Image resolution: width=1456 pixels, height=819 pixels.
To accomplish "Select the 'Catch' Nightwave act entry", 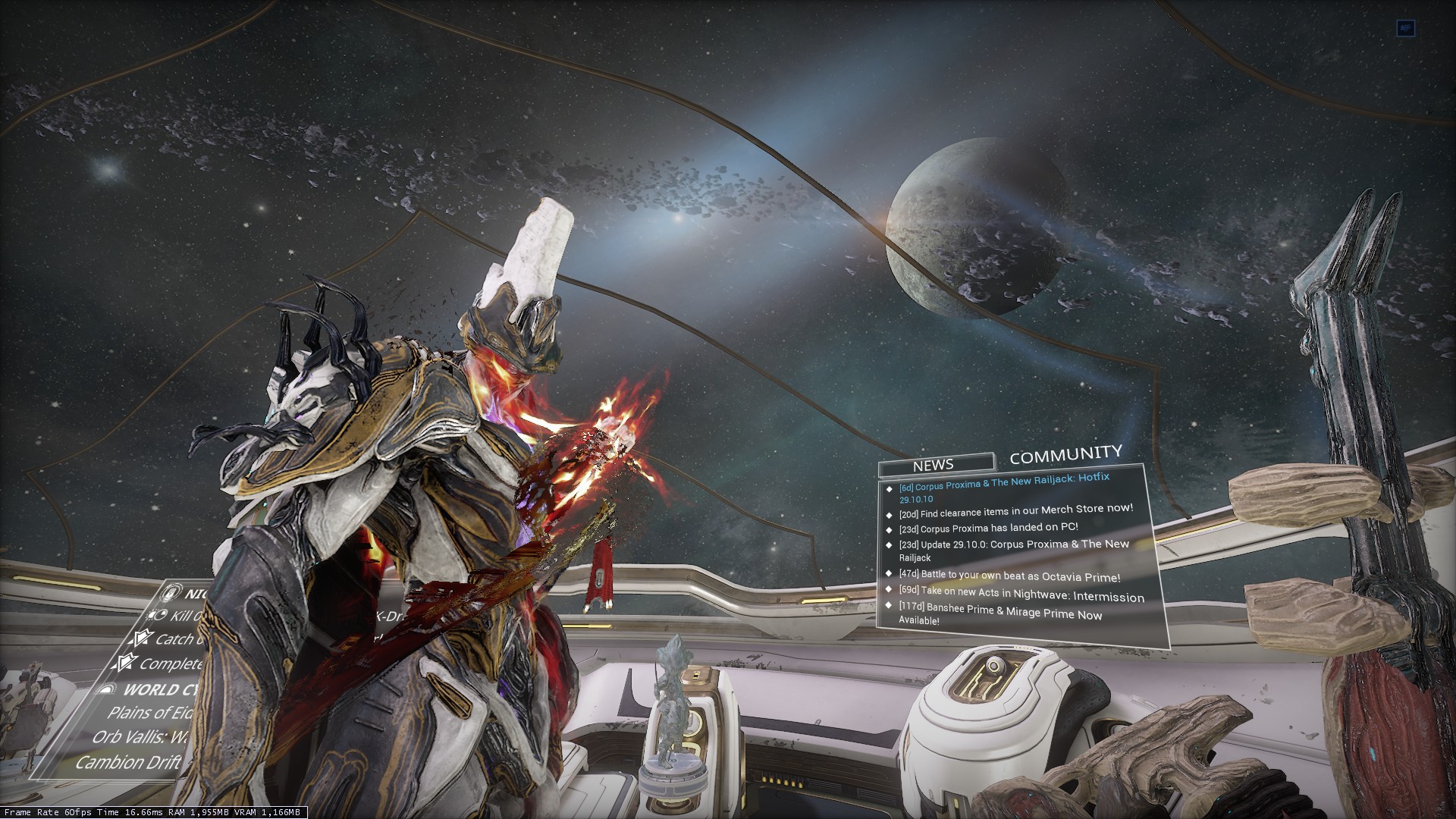I will [171, 639].
